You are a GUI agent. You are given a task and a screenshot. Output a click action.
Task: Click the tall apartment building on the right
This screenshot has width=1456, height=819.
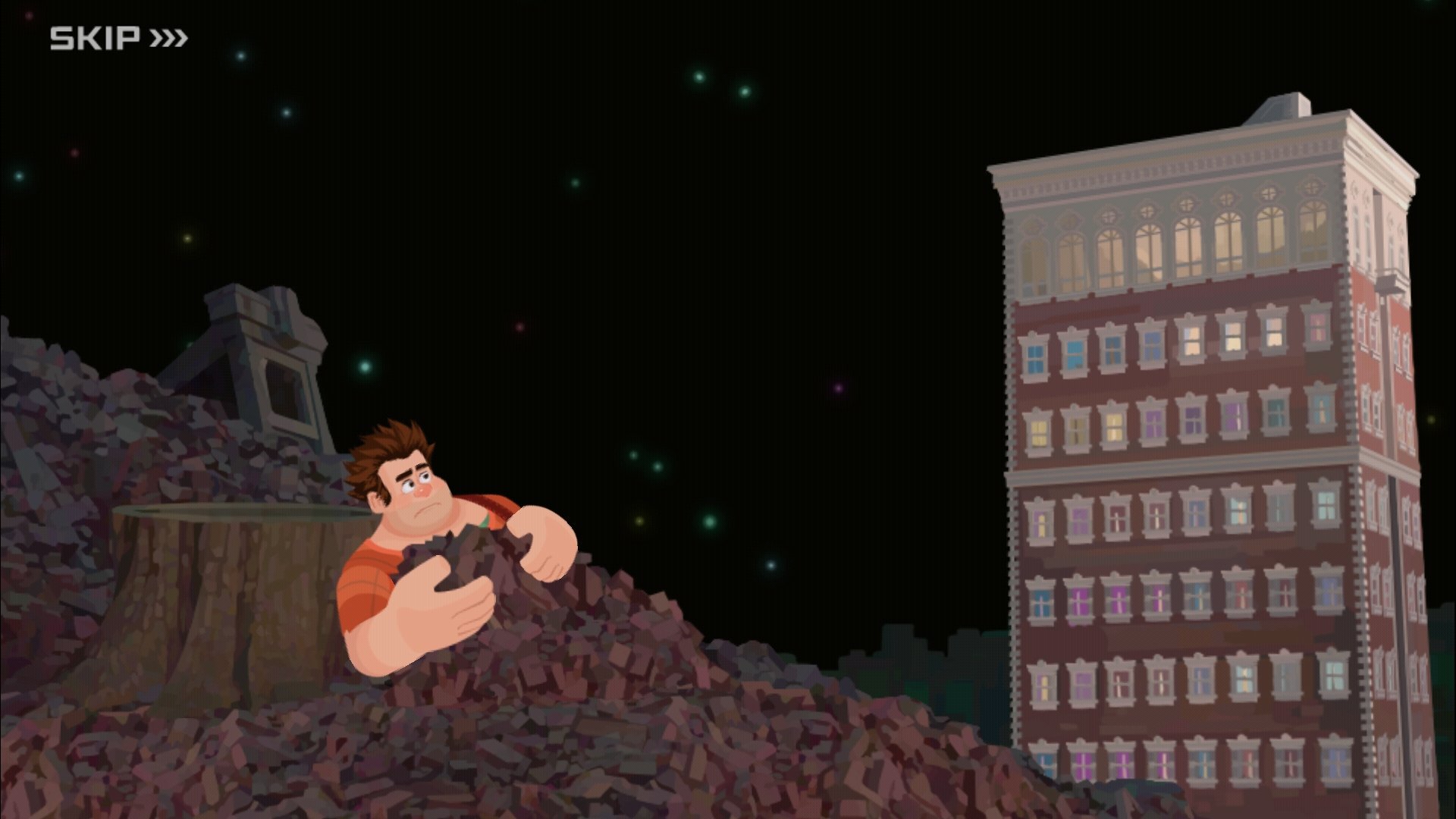[1183, 455]
